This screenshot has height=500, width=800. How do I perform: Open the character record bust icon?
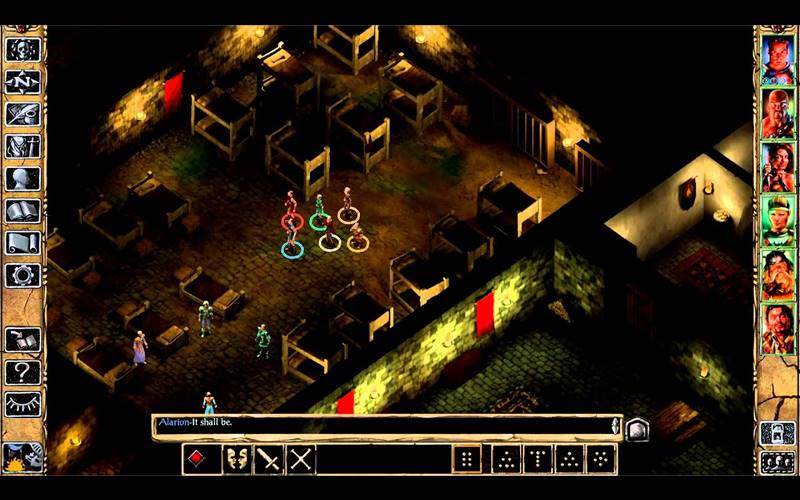click(x=22, y=179)
